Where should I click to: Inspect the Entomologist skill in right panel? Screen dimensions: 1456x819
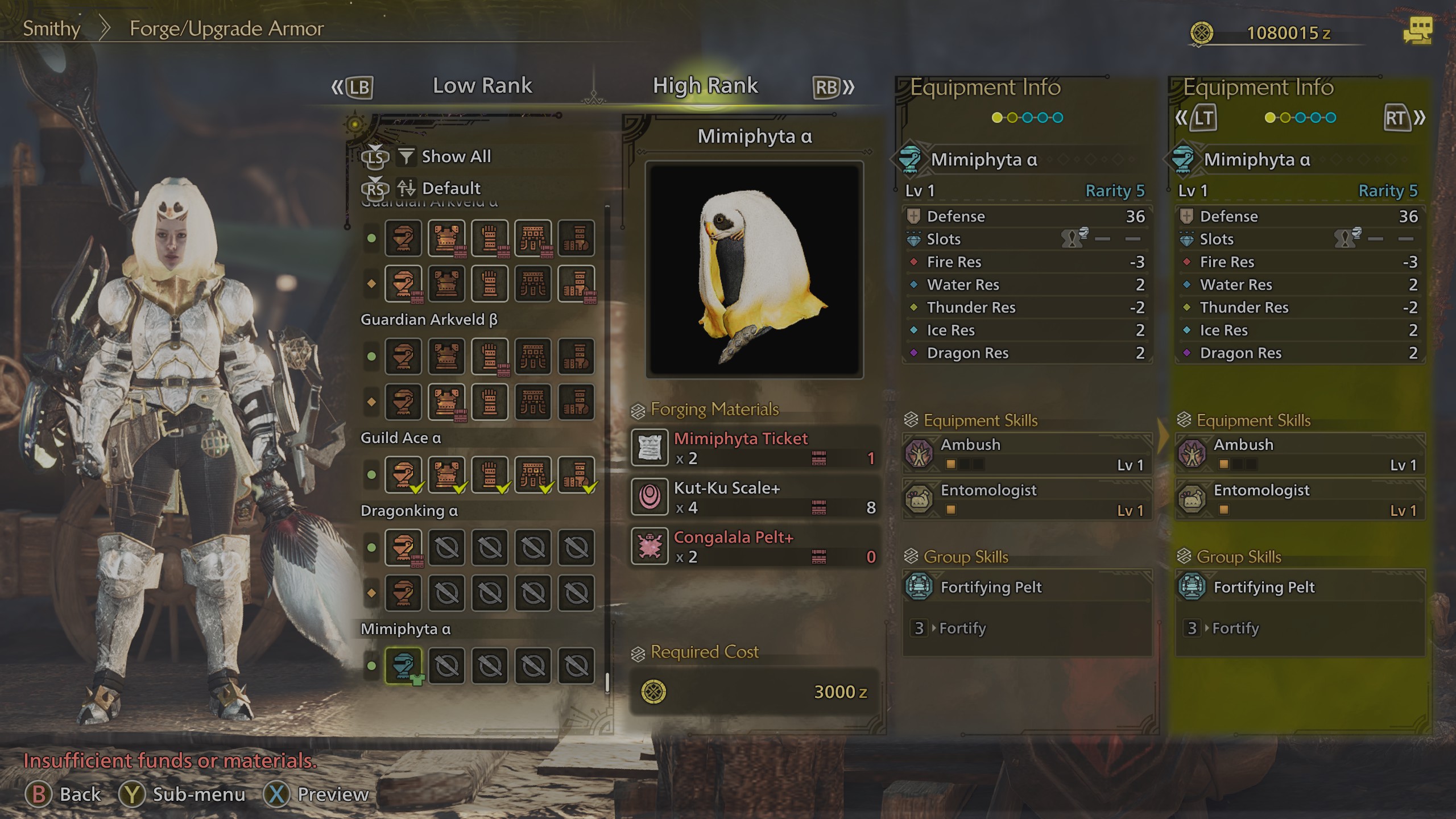1300,499
